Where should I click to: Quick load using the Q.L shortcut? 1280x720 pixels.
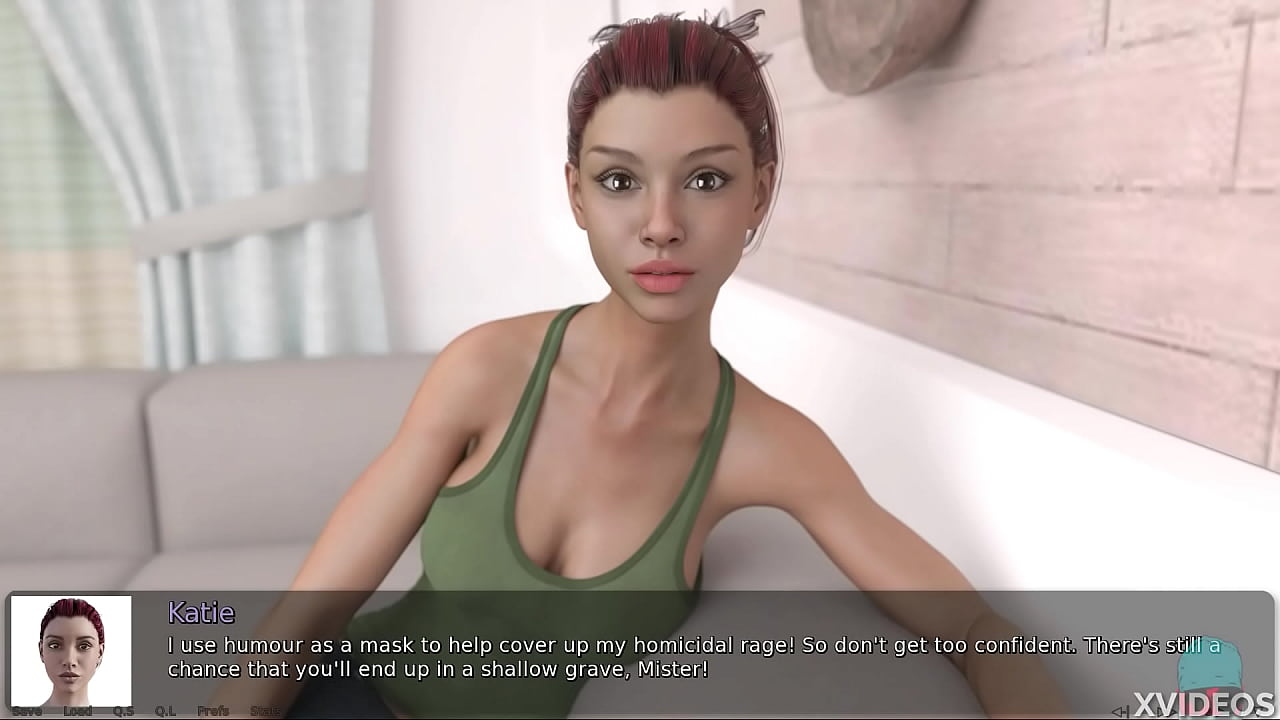click(x=164, y=711)
